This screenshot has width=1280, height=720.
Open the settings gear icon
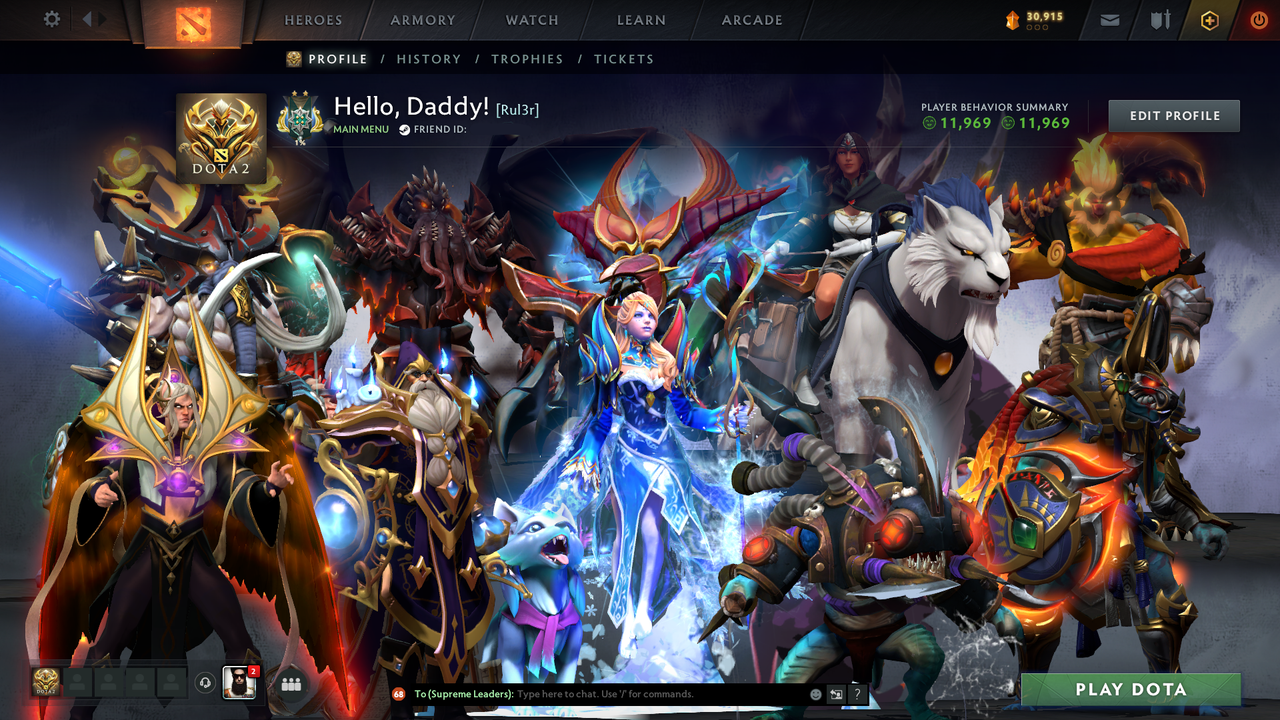pos(52,18)
